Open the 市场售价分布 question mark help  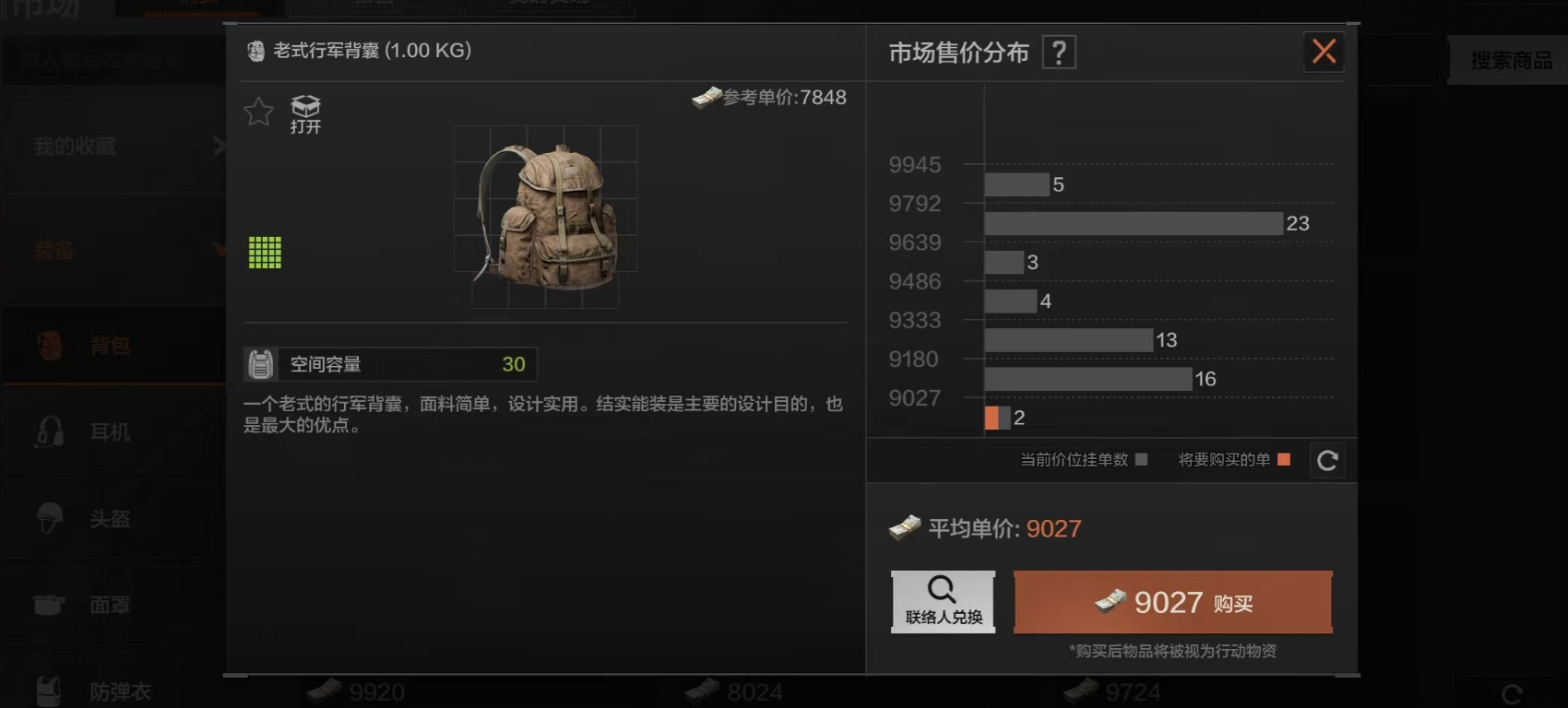(1058, 52)
